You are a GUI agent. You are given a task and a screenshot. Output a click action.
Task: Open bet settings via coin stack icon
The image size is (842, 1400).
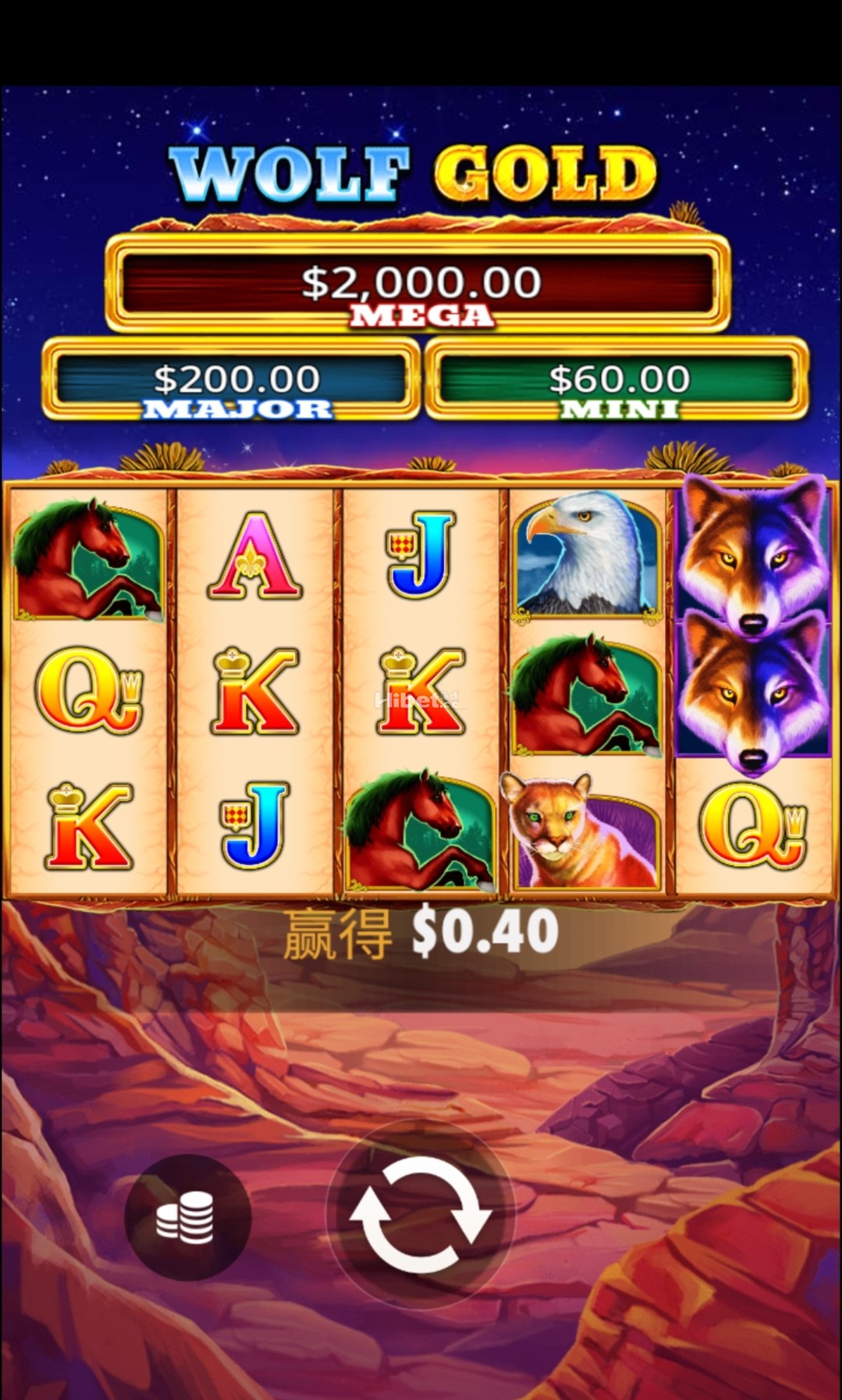pos(186,1218)
